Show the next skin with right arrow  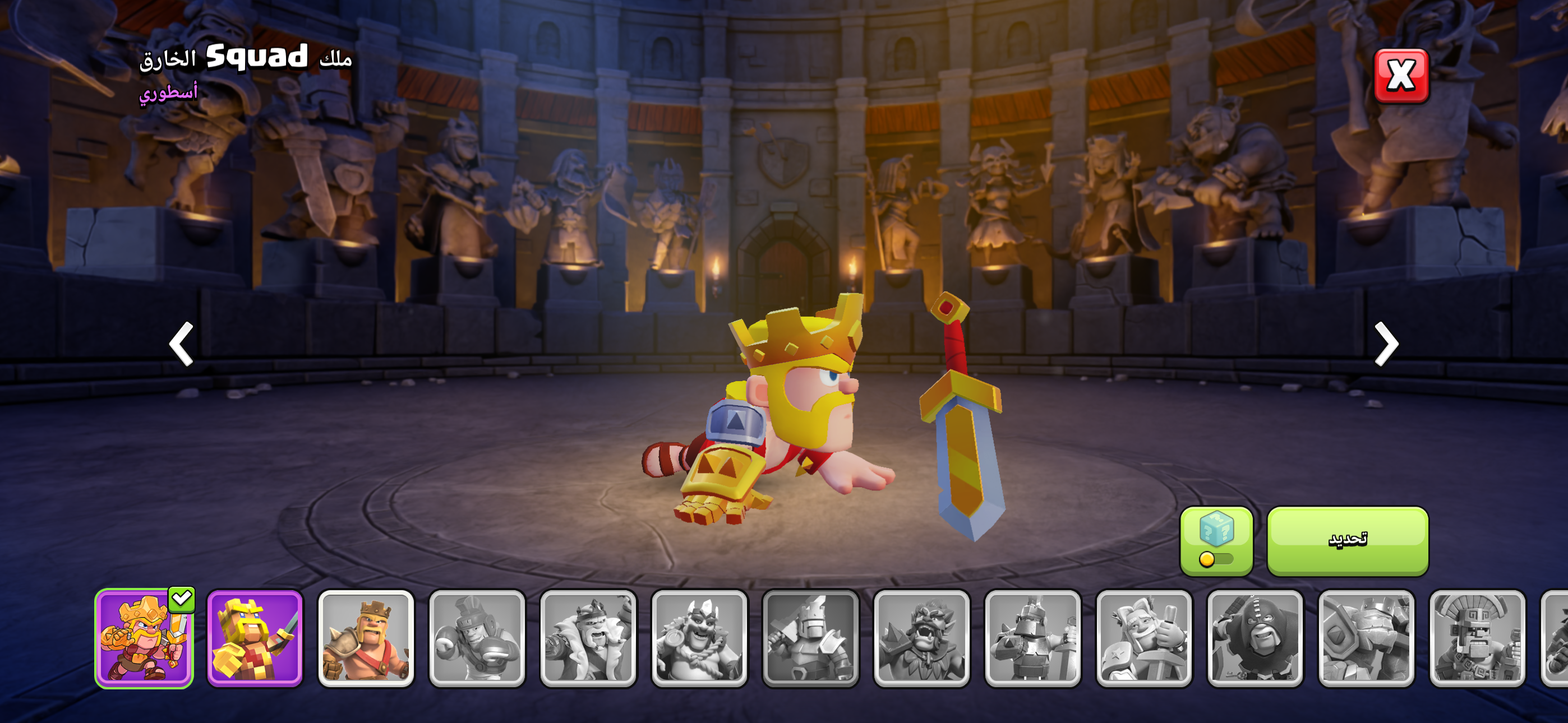[x=1386, y=344]
